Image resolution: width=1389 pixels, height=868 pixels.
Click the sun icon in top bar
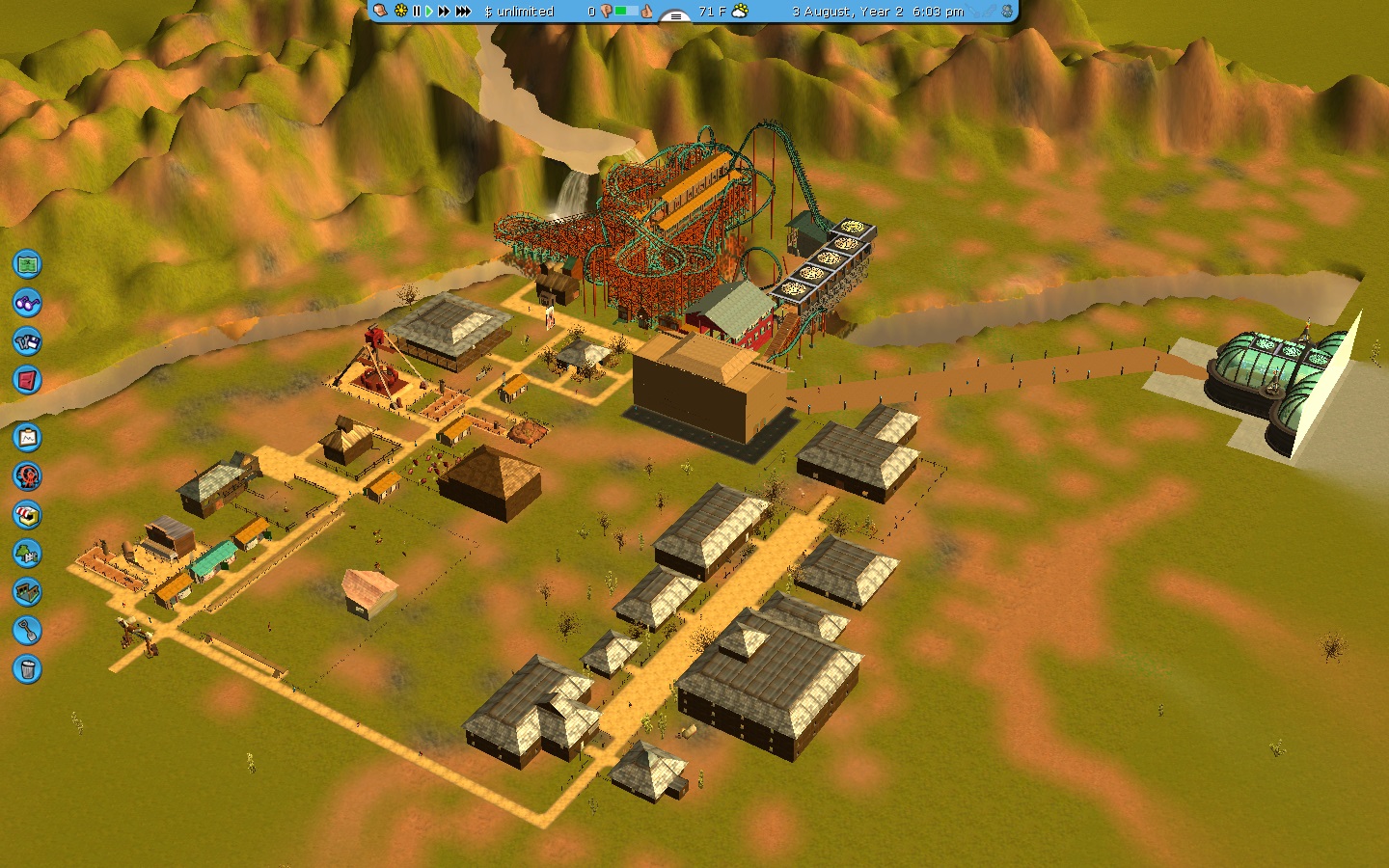[401, 12]
